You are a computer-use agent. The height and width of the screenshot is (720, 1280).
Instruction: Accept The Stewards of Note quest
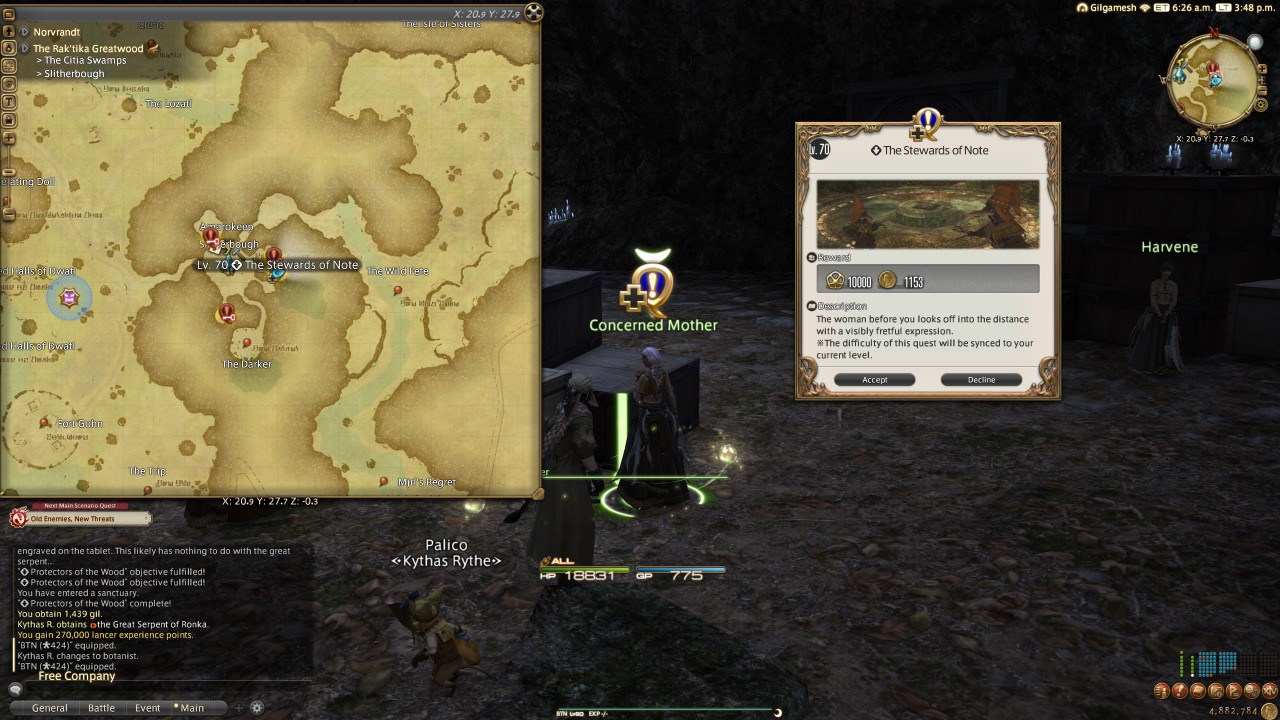coord(874,379)
